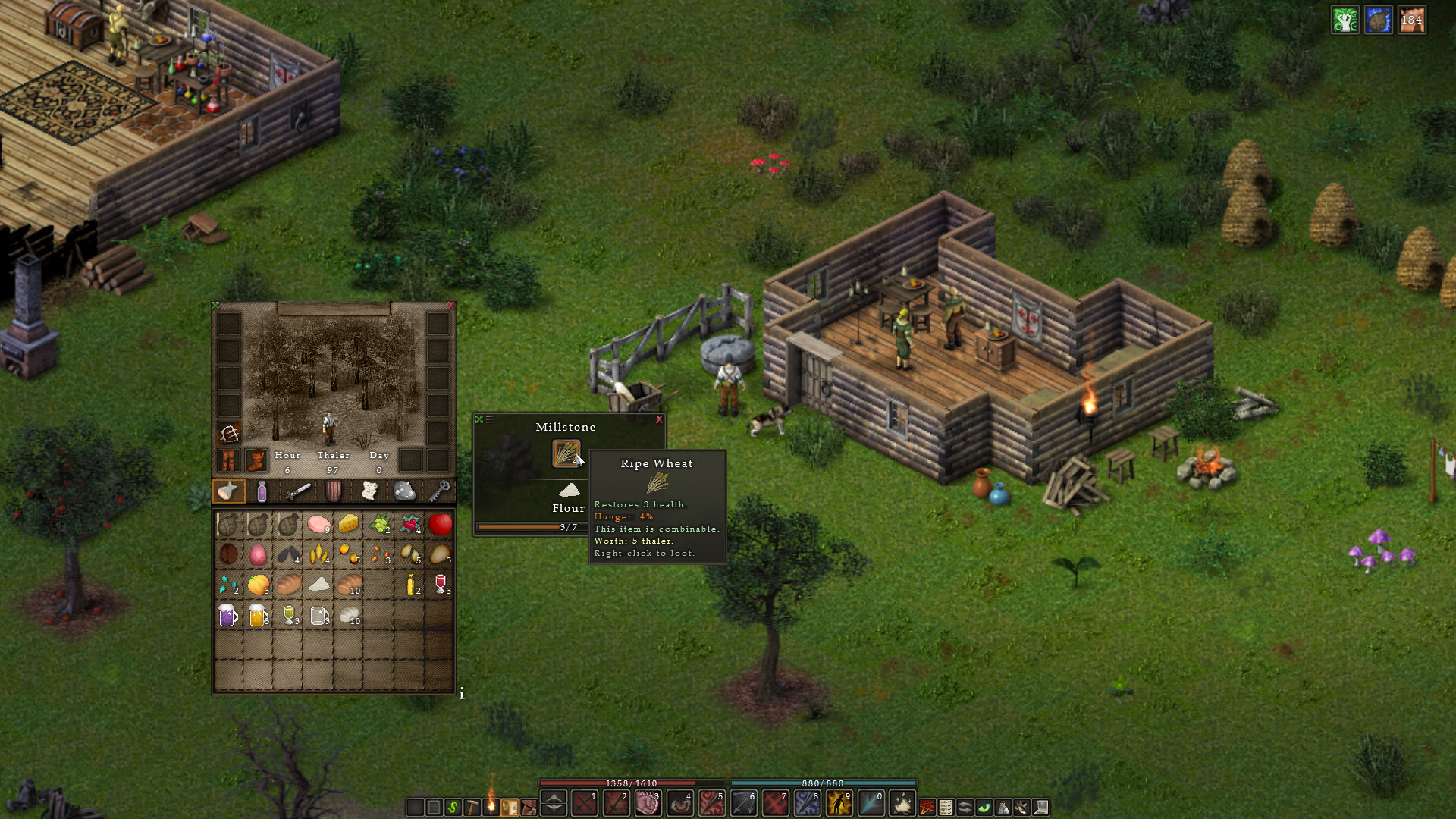
Task: Select the Ripe Wheat slot in Millstone
Action: pos(566,453)
